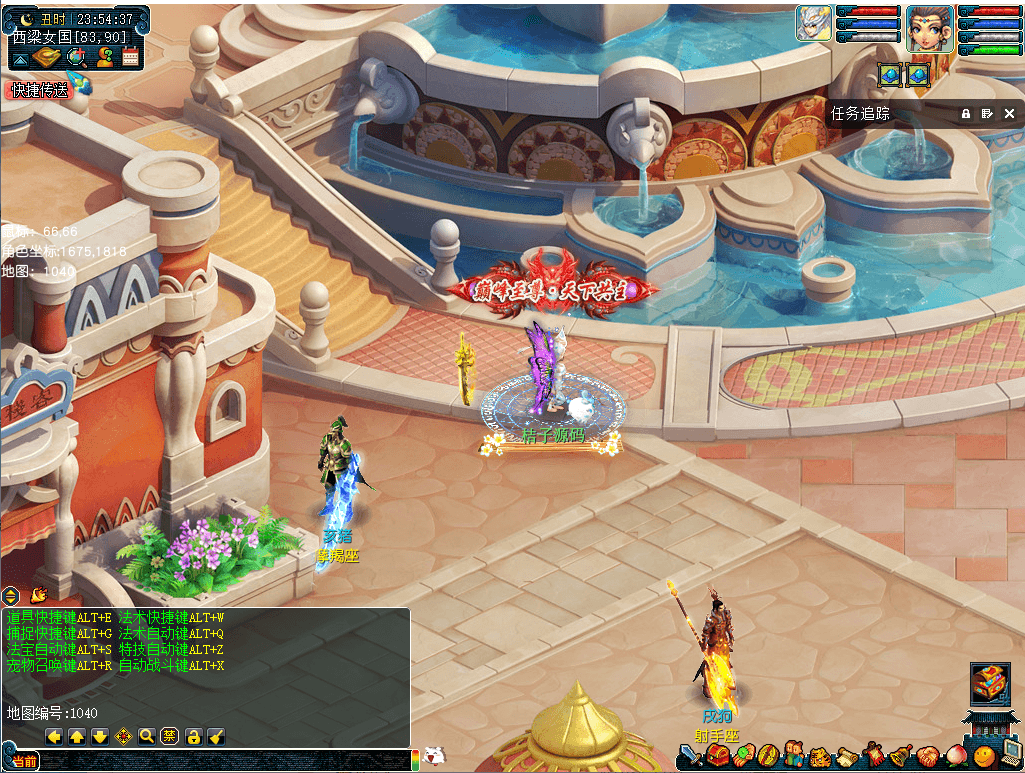Click the 当前 chat channel selector
The height and width of the screenshot is (773, 1025).
tap(22, 762)
